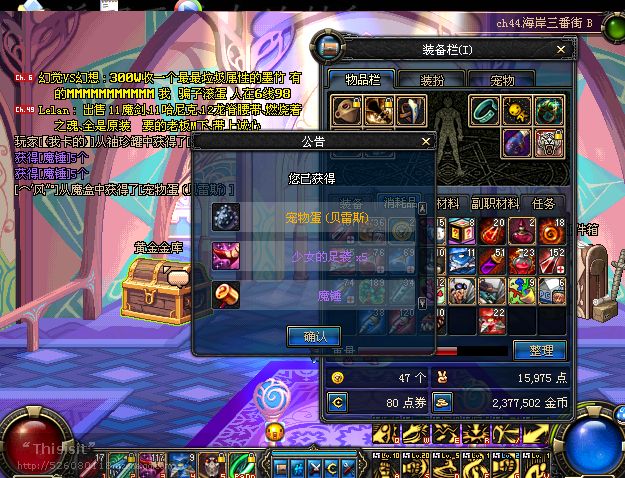Sort inventory with the 整理 button
The height and width of the screenshot is (478, 625).
pos(539,350)
